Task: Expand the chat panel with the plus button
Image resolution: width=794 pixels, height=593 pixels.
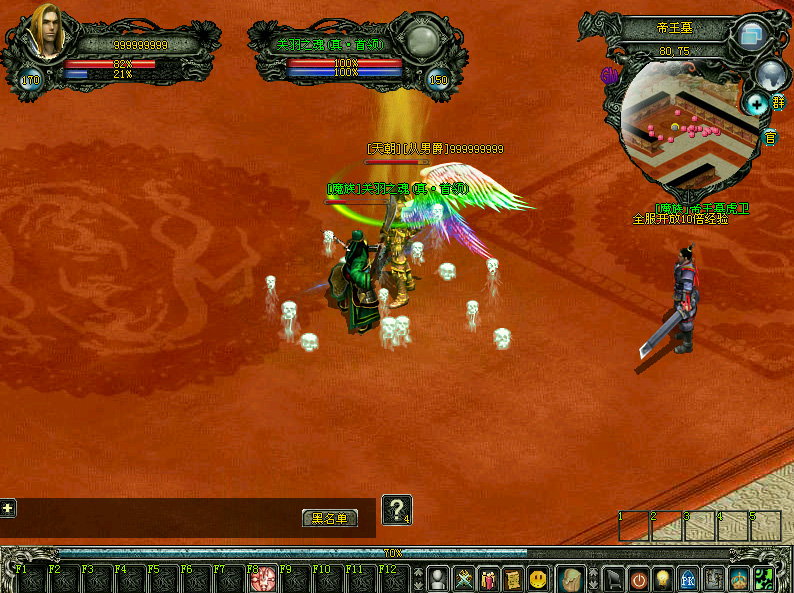Action: (x=8, y=508)
